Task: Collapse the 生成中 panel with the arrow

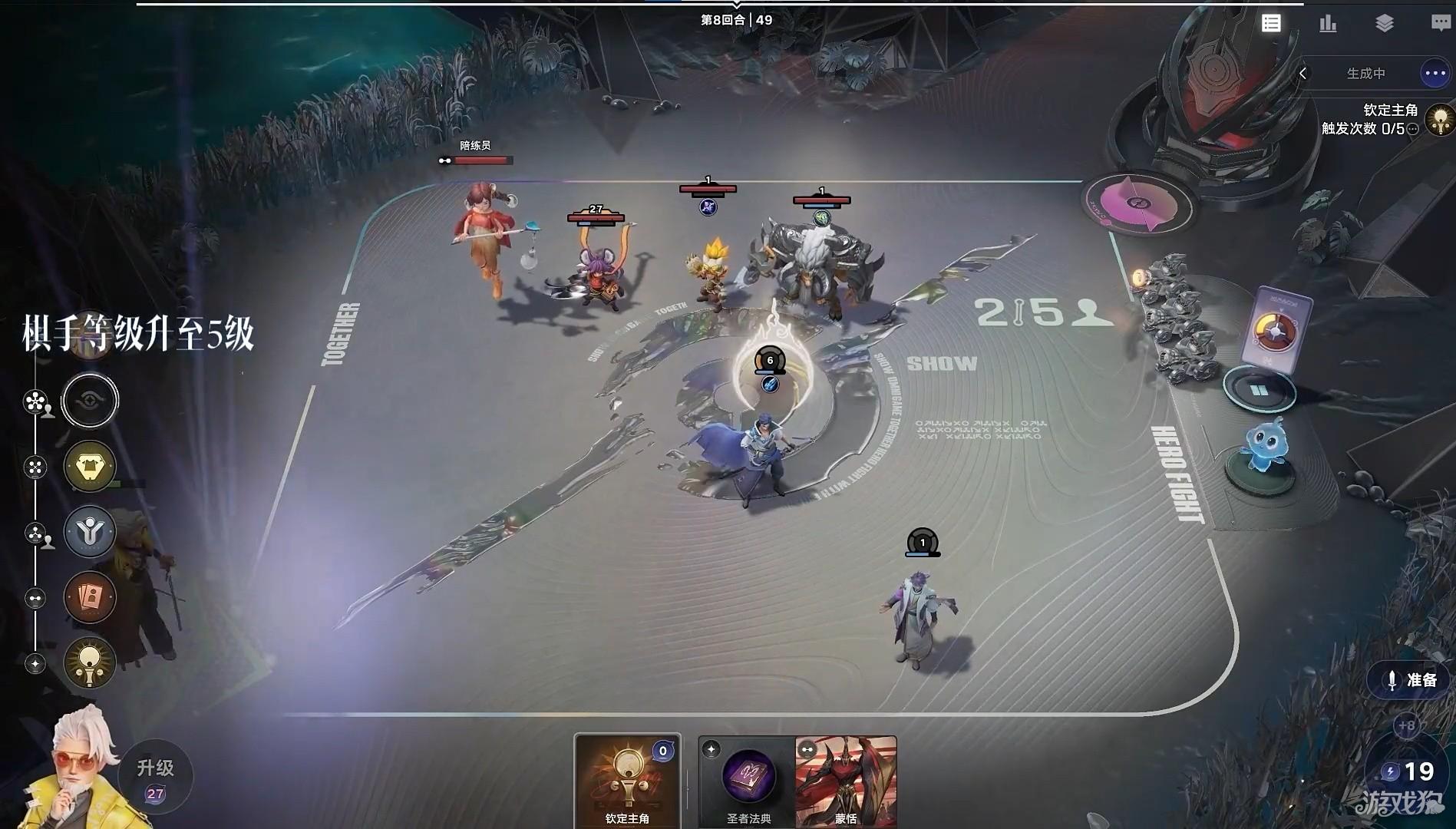Action: (1303, 74)
